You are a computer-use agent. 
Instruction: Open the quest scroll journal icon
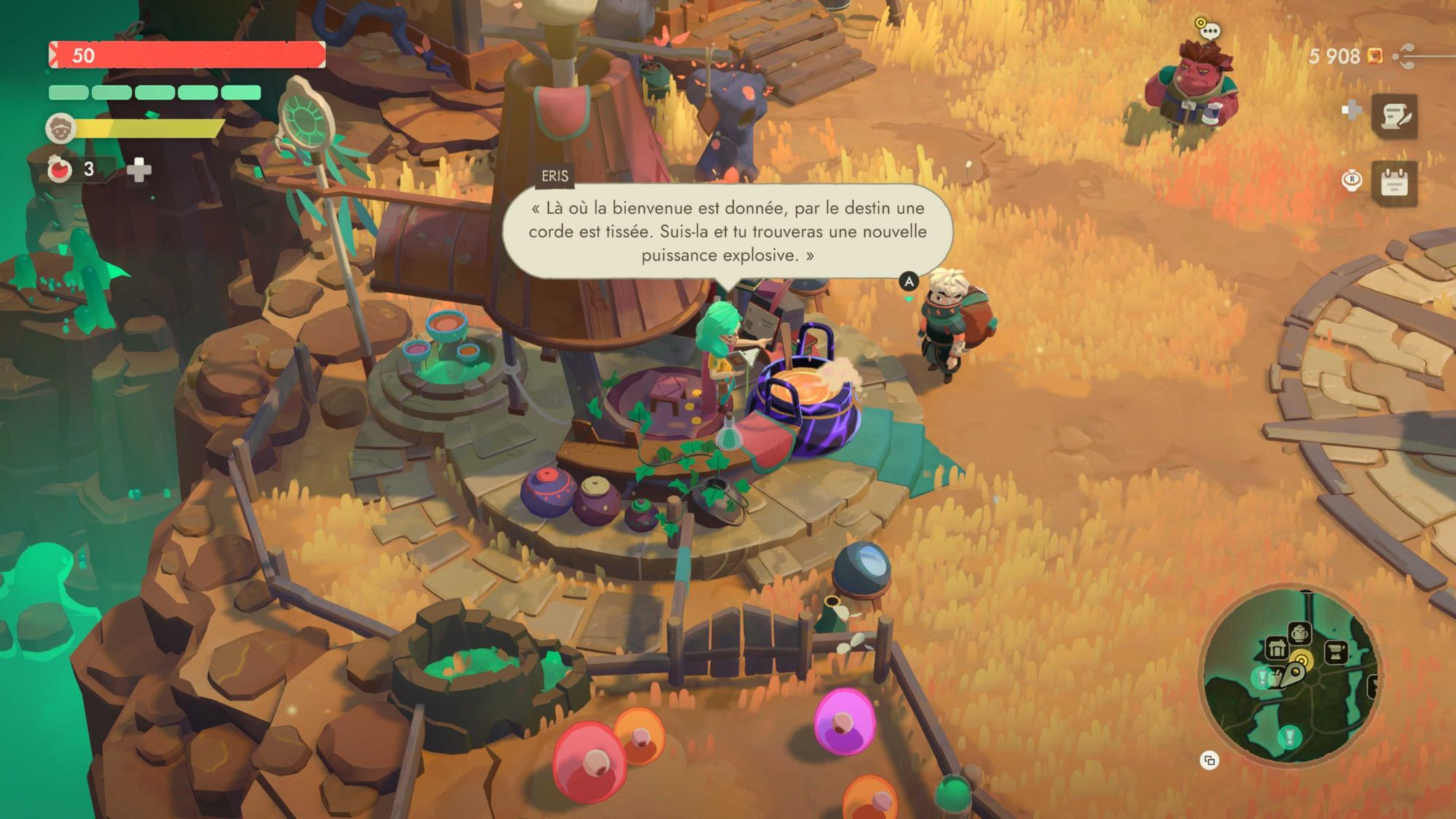click(x=1394, y=115)
